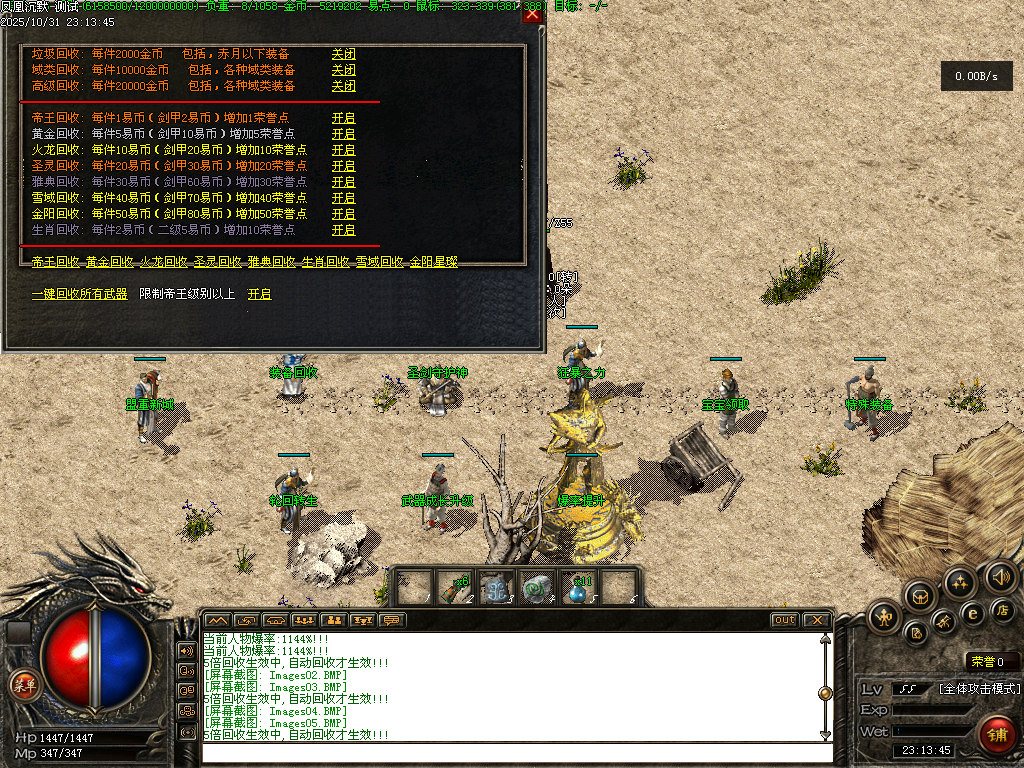Screen dimensions: 1024x768
Task: Toggle the sound speaker button
Action: click(x=1000, y=575)
